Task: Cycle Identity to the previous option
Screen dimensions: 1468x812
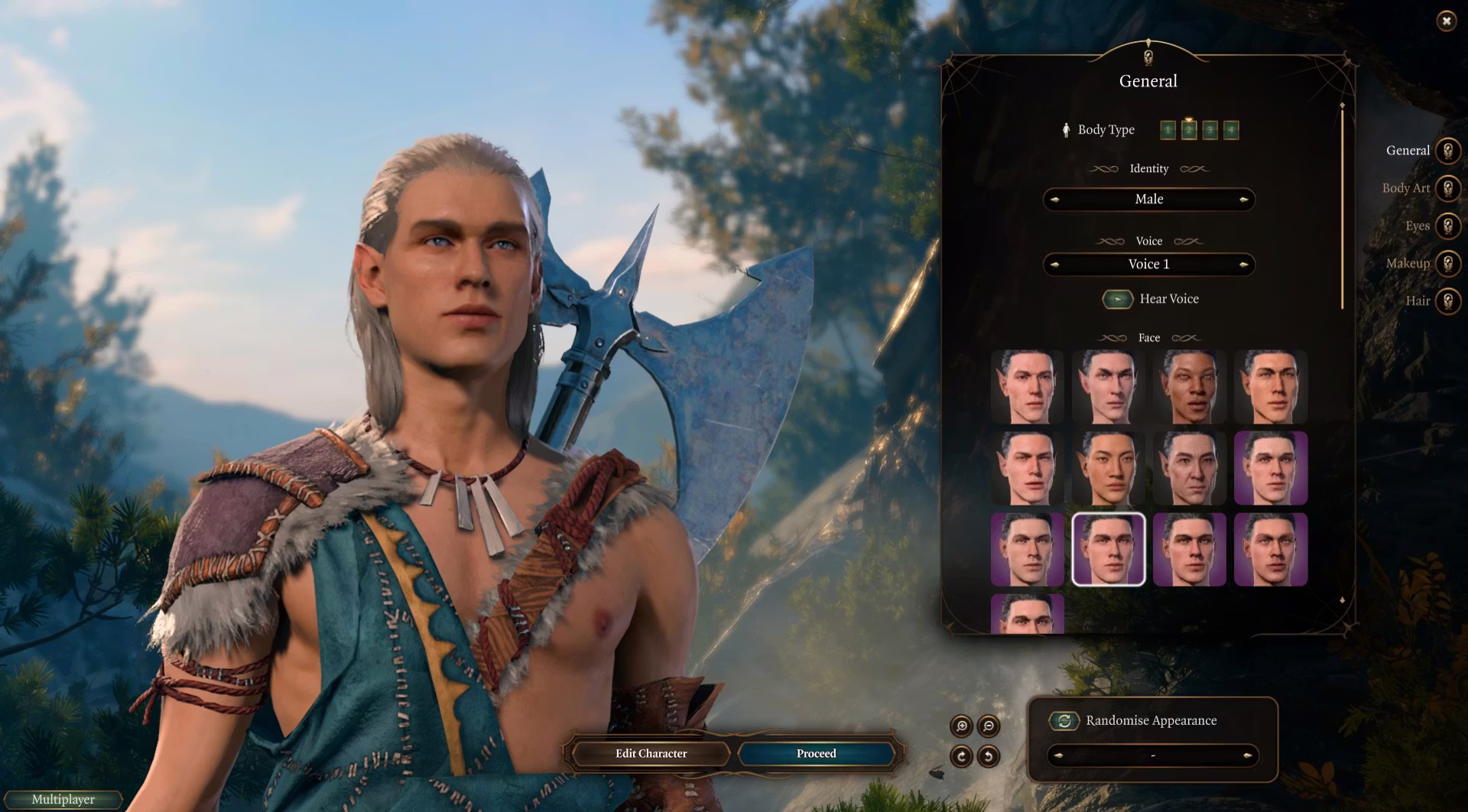Action: coord(1055,200)
